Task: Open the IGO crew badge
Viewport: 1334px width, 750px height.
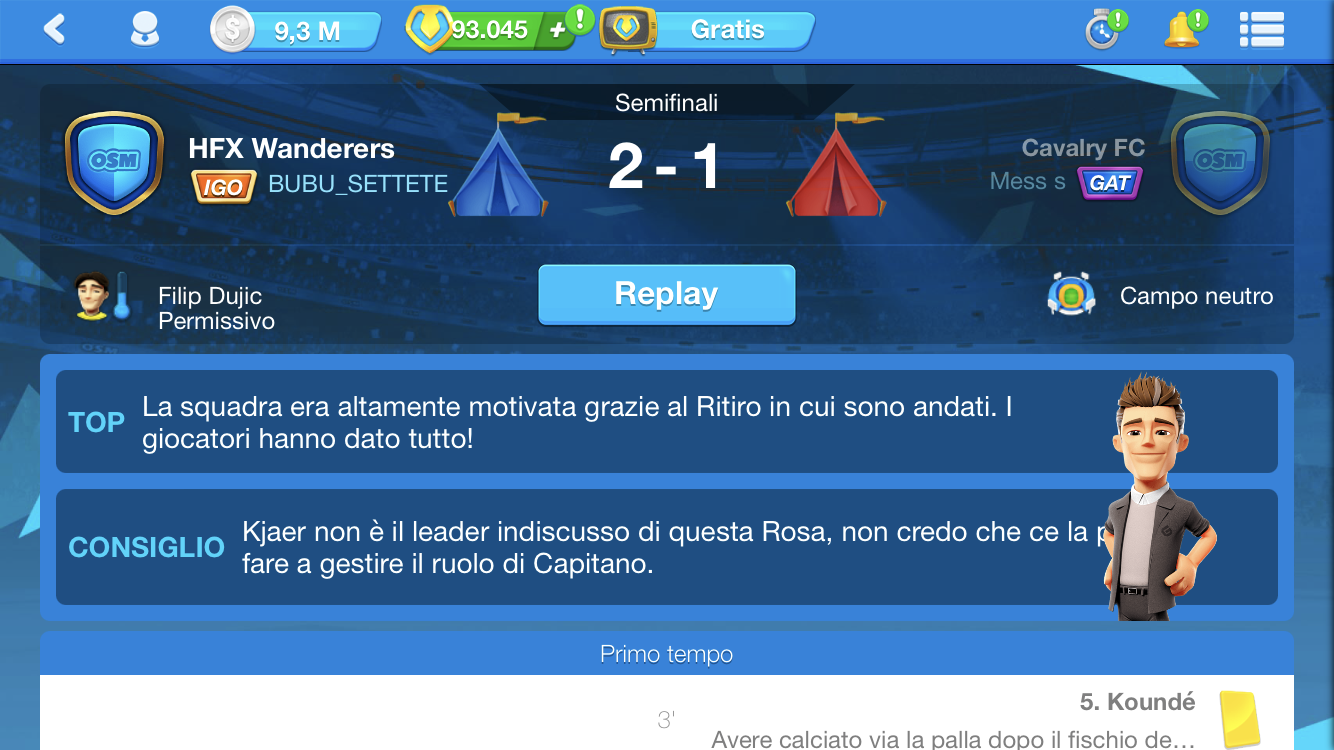Action: [223, 185]
